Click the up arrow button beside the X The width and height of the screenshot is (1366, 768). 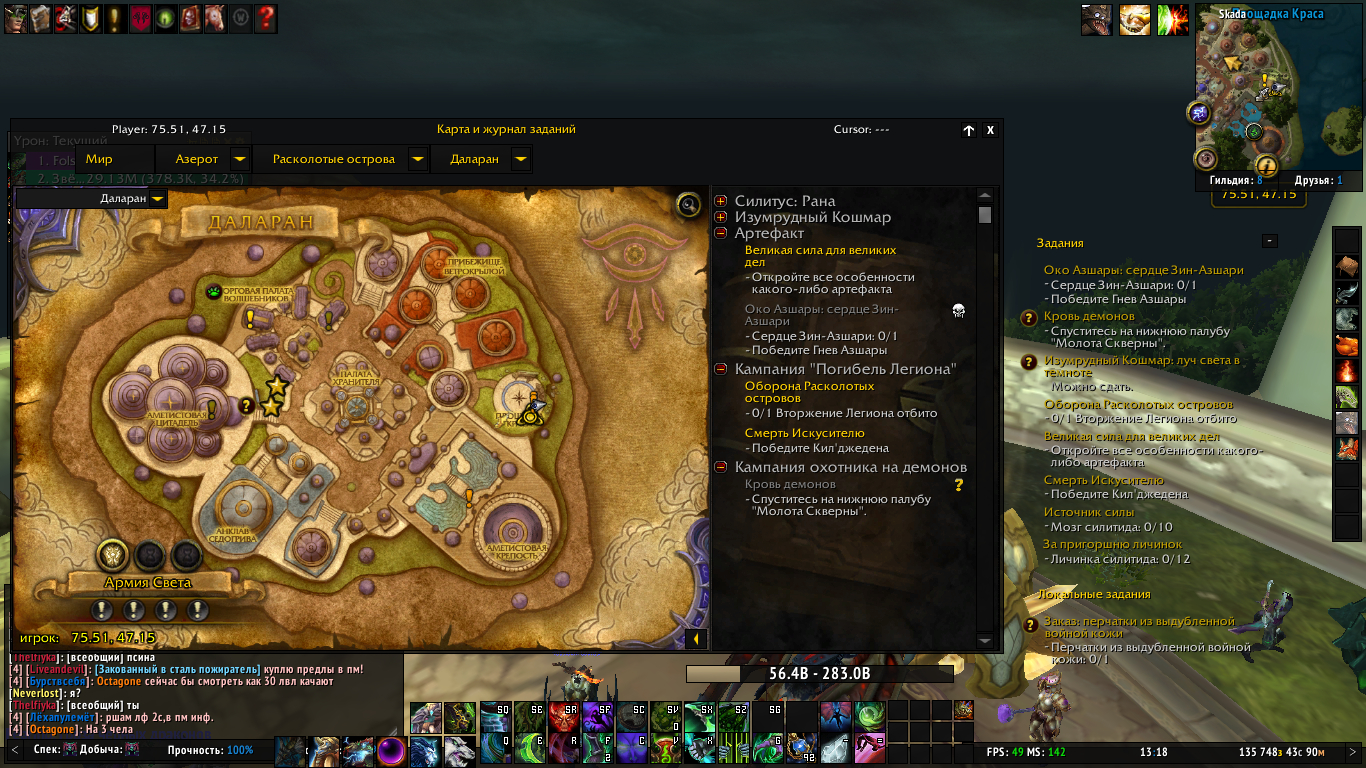pyautogui.click(x=968, y=130)
